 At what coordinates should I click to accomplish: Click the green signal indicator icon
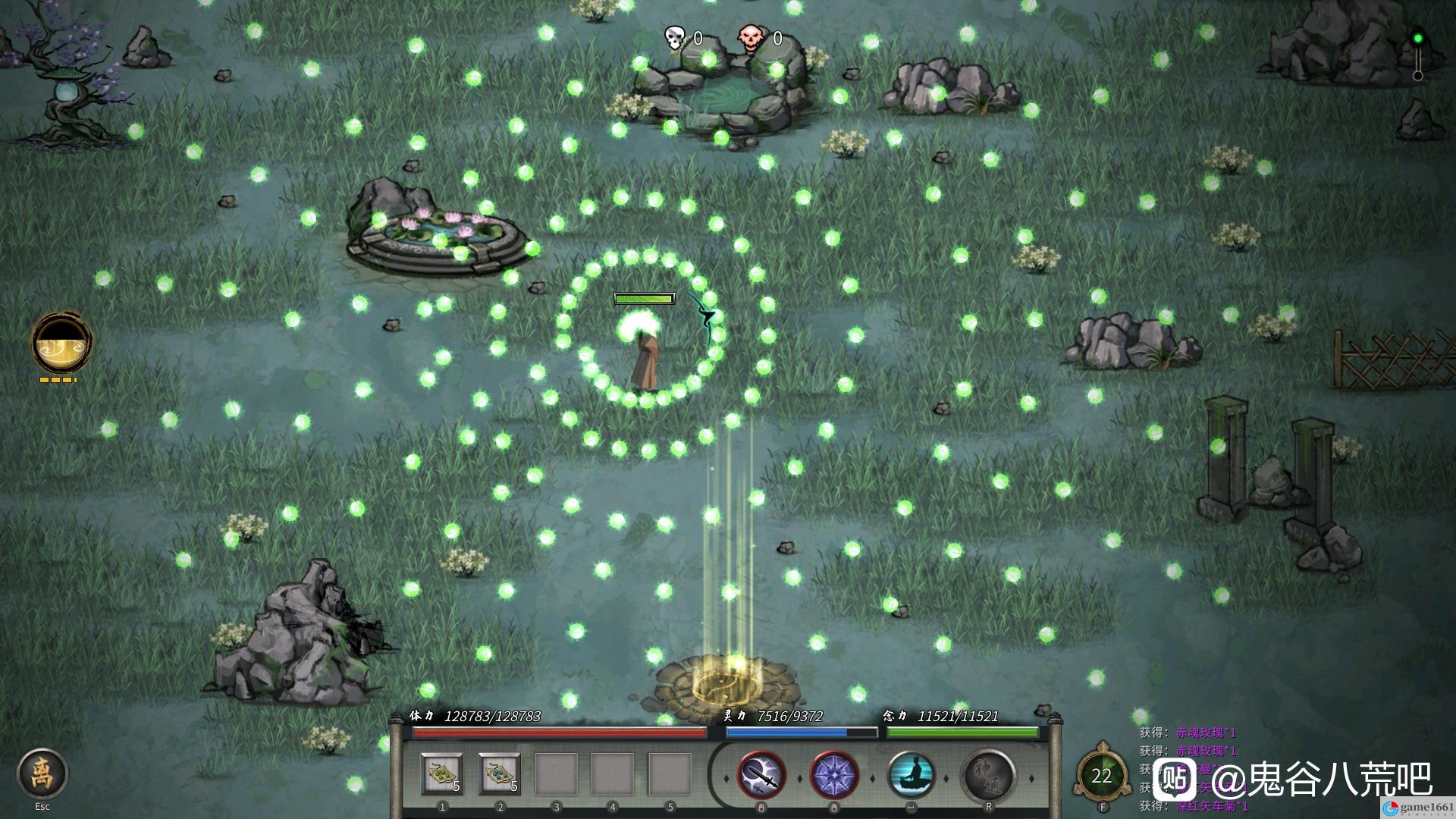click(x=1417, y=39)
